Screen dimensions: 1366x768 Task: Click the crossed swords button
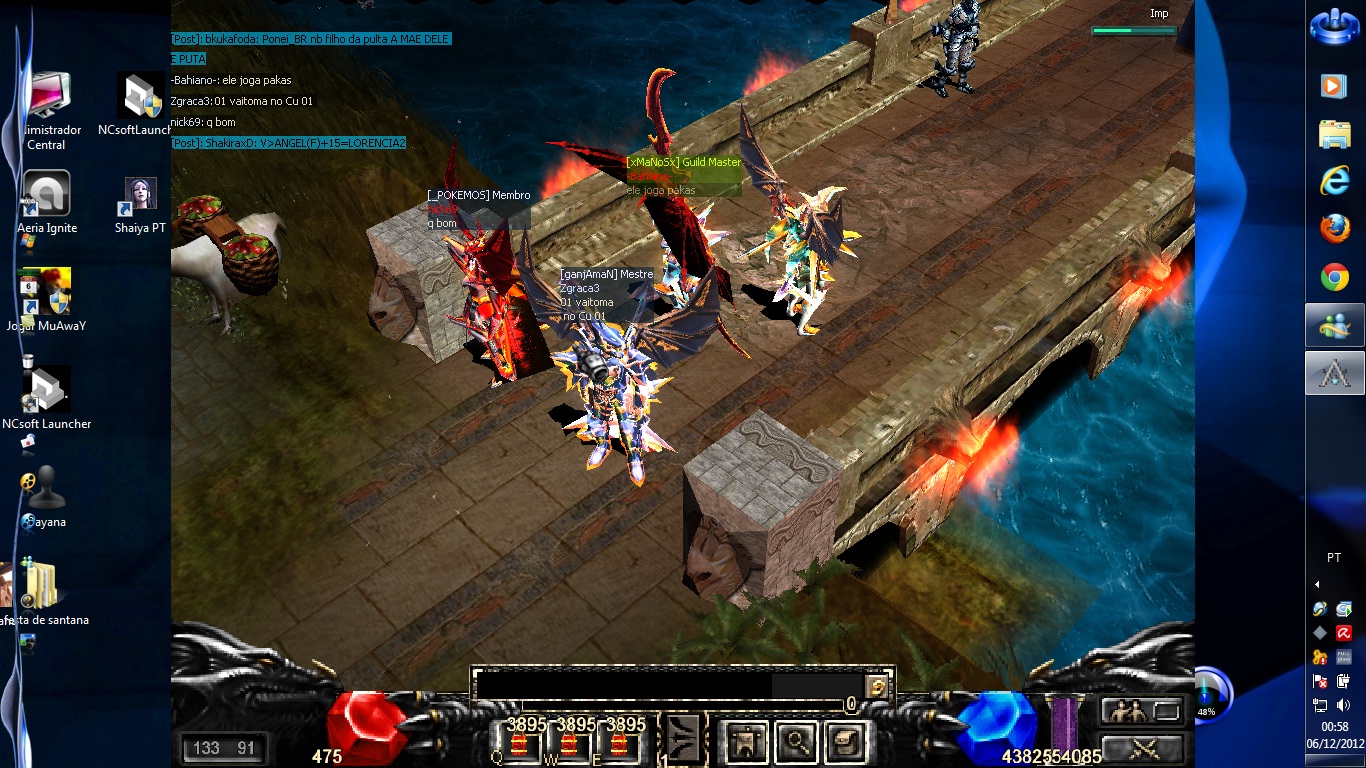[x=1143, y=747]
